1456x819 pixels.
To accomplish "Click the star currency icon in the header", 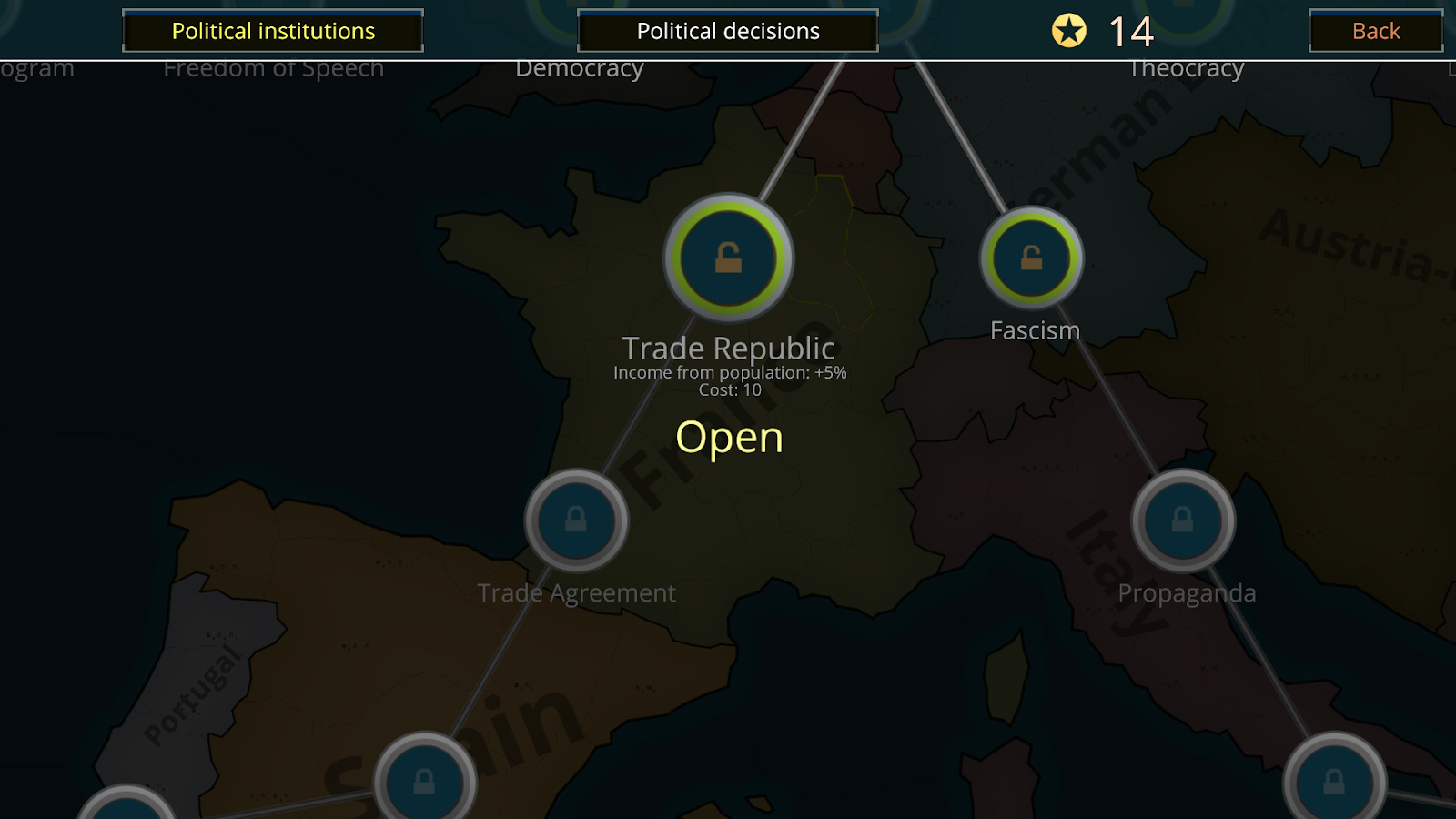I will 1070,31.
